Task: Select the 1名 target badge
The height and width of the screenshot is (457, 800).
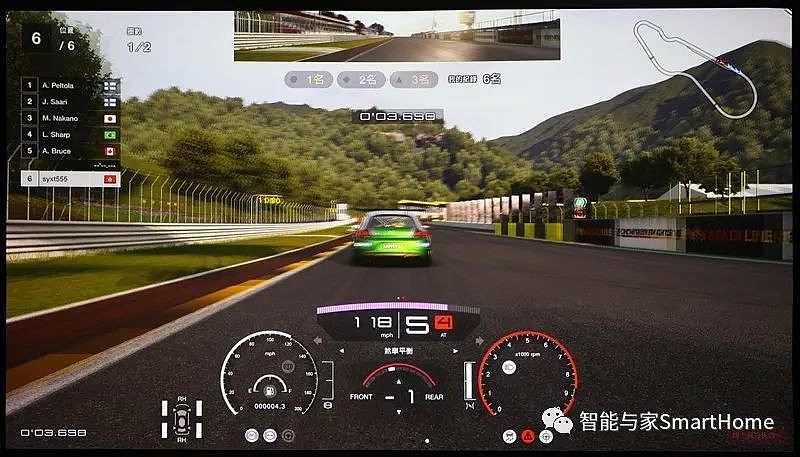Action: point(308,77)
